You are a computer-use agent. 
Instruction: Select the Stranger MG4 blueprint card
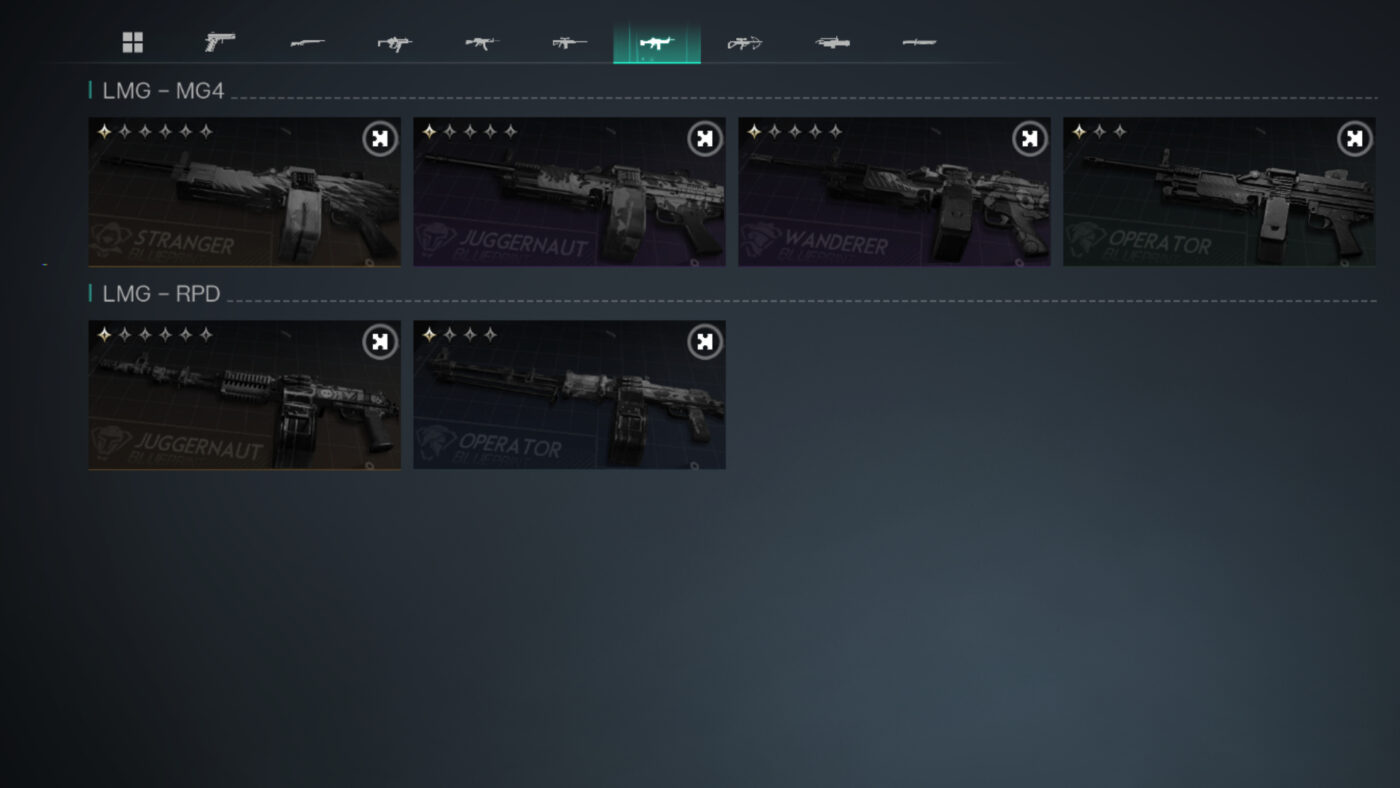[x=244, y=191]
